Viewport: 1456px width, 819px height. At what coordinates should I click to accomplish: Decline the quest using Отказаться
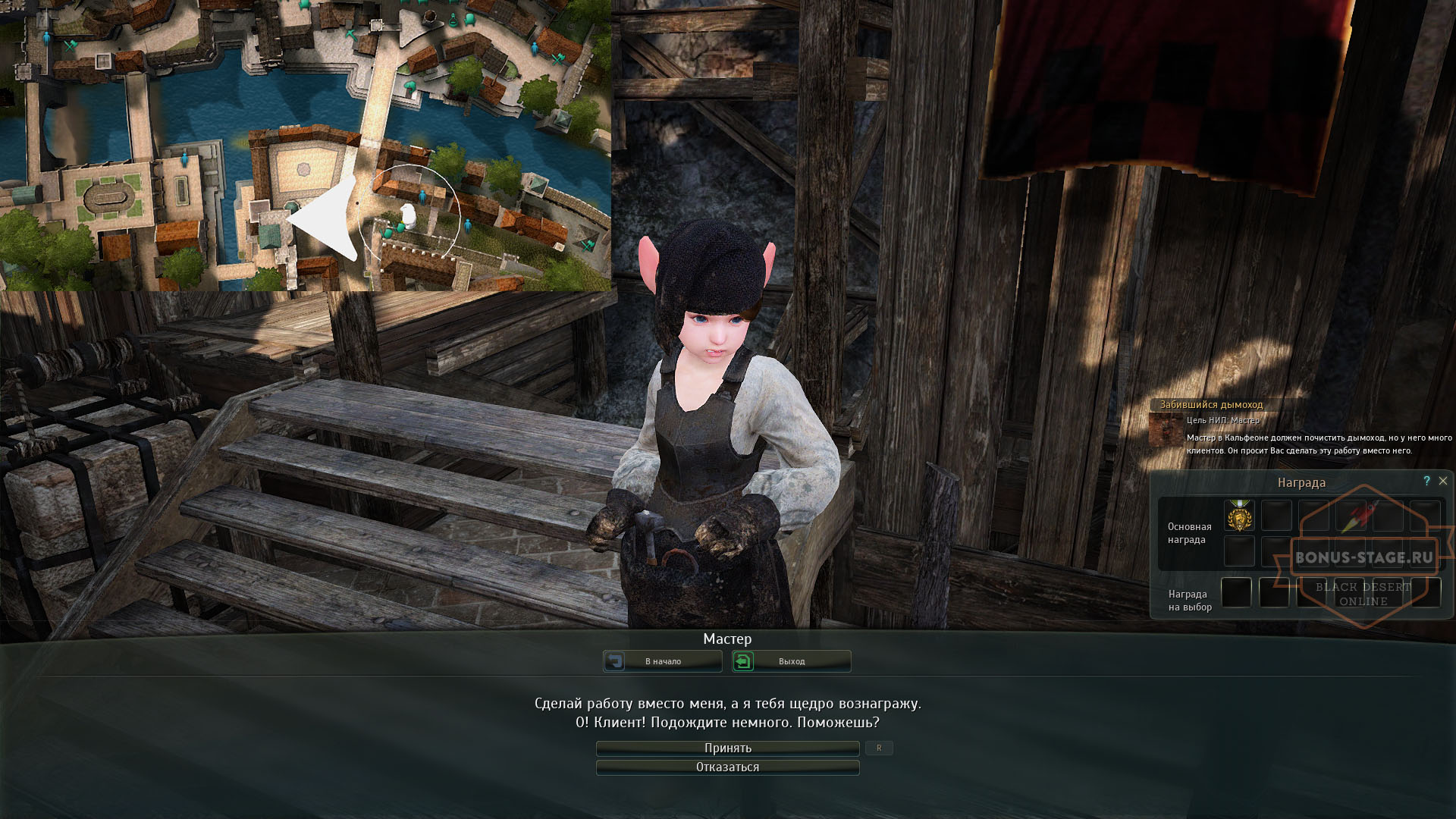[x=726, y=767]
